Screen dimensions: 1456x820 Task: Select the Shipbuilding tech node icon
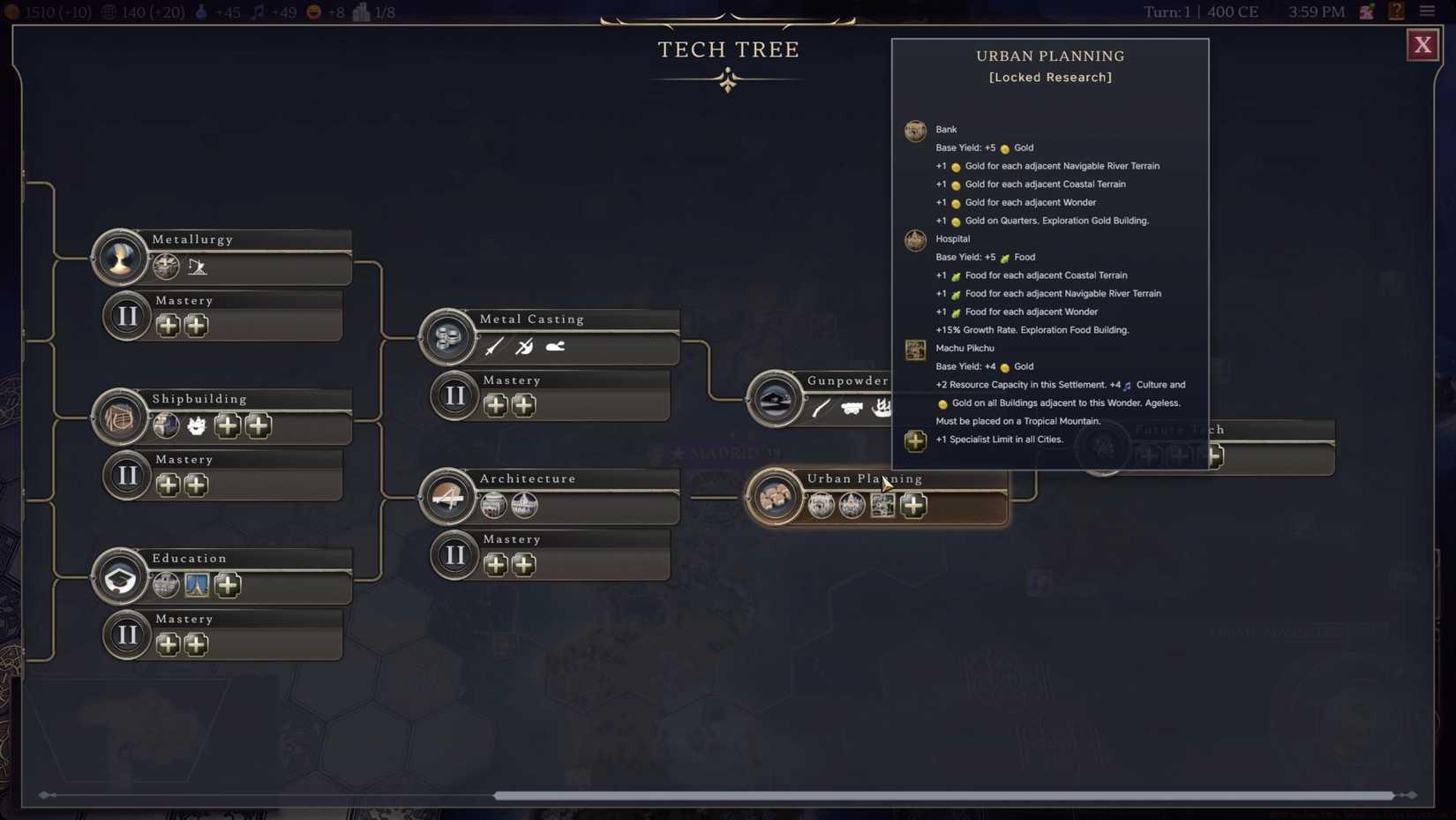tap(119, 417)
